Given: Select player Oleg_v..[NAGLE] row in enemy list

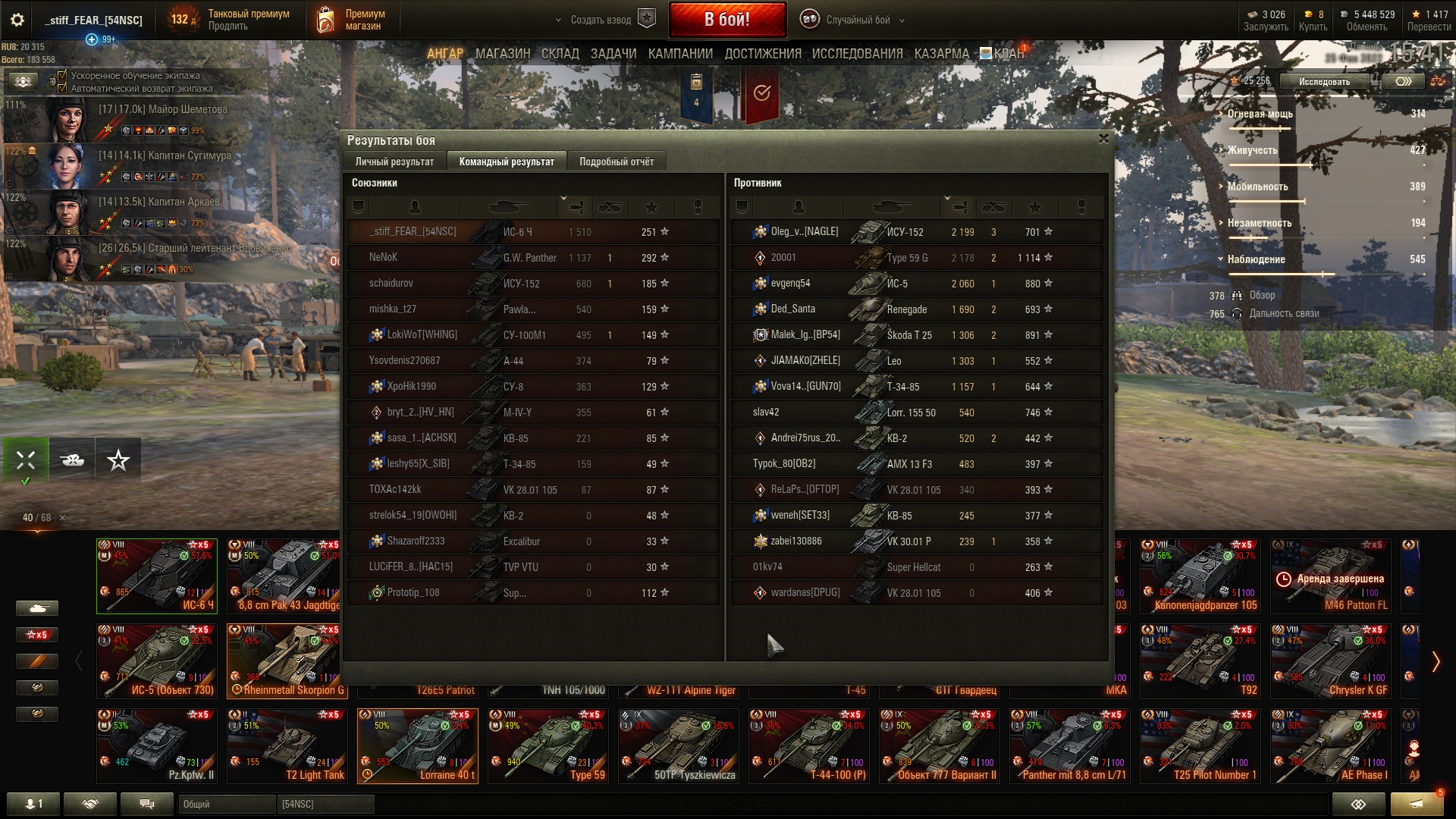Looking at the screenshot, I should coord(916,232).
